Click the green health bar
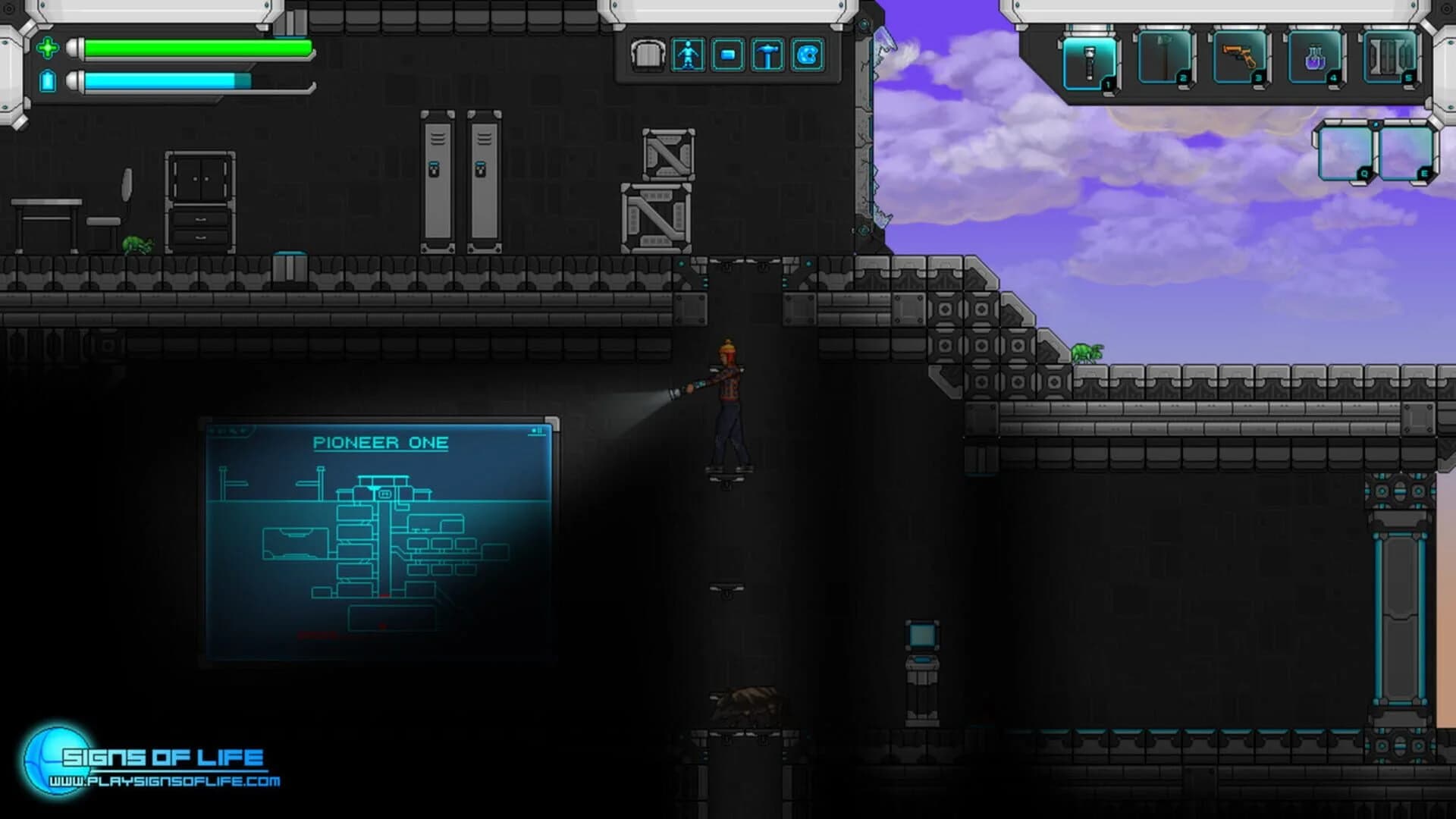Image resolution: width=1456 pixels, height=819 pixels. click(197, 49)
